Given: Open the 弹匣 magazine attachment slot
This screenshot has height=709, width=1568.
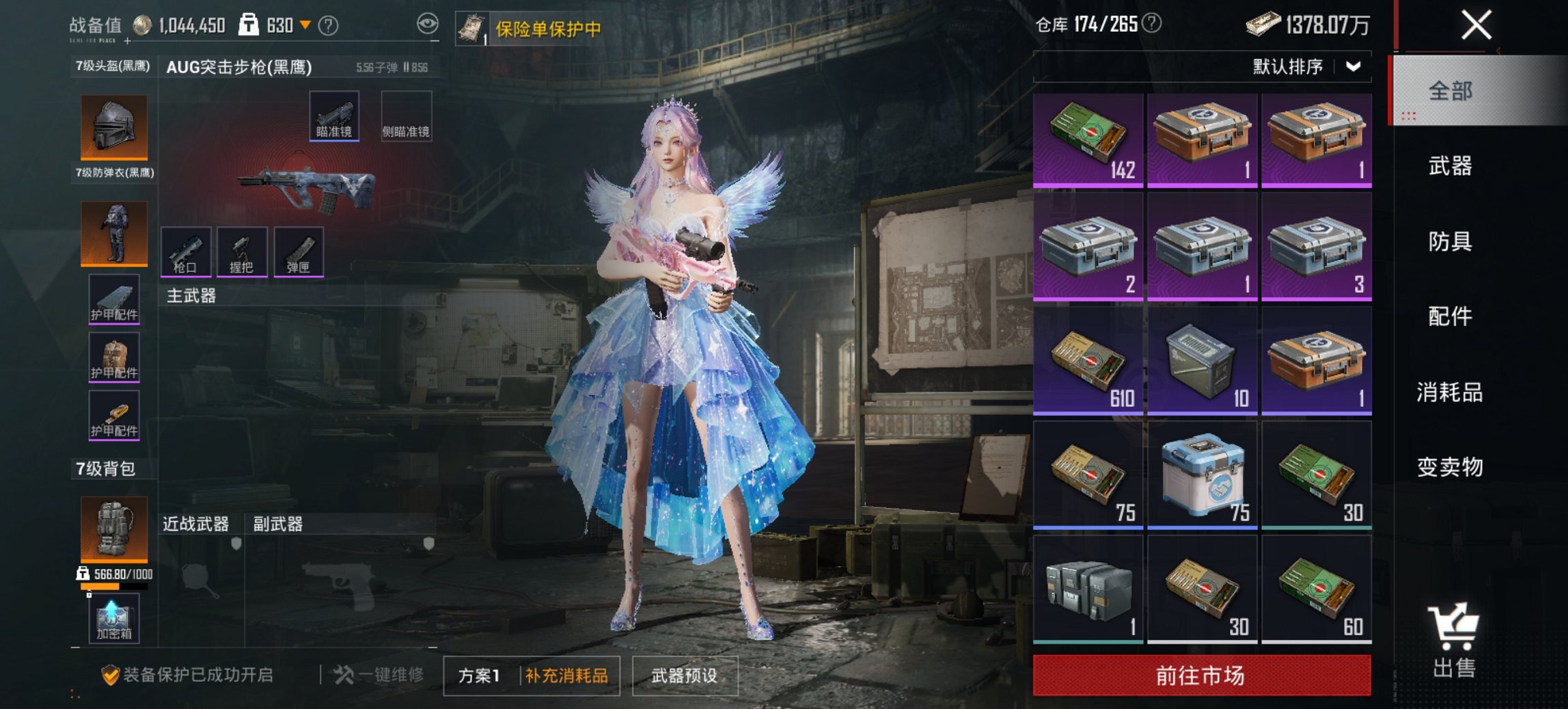Looking at the screenshot, I should pos(303,250).
